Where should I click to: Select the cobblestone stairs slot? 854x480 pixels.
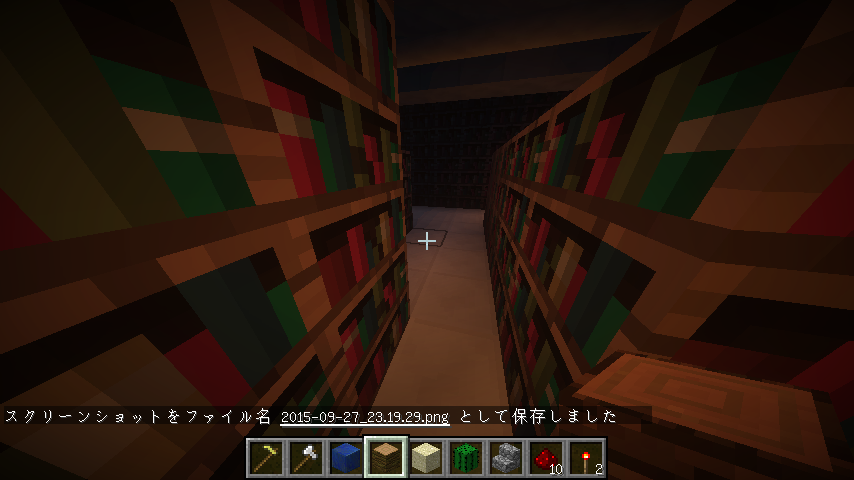click(x=506, y=458)
